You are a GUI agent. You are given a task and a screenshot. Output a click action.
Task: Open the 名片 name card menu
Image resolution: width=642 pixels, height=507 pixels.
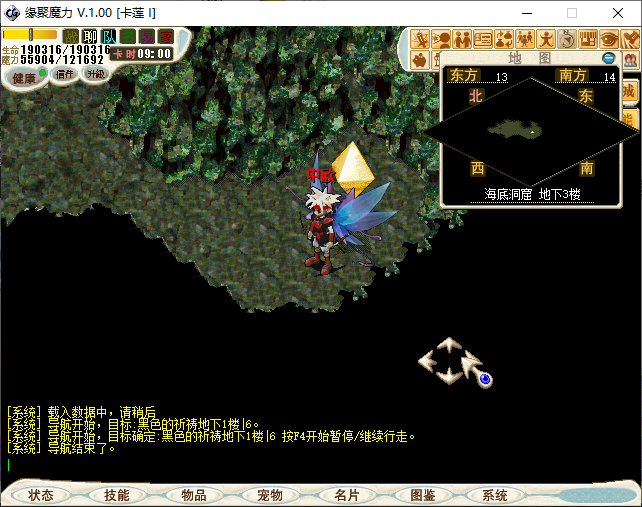pos(346,495)
